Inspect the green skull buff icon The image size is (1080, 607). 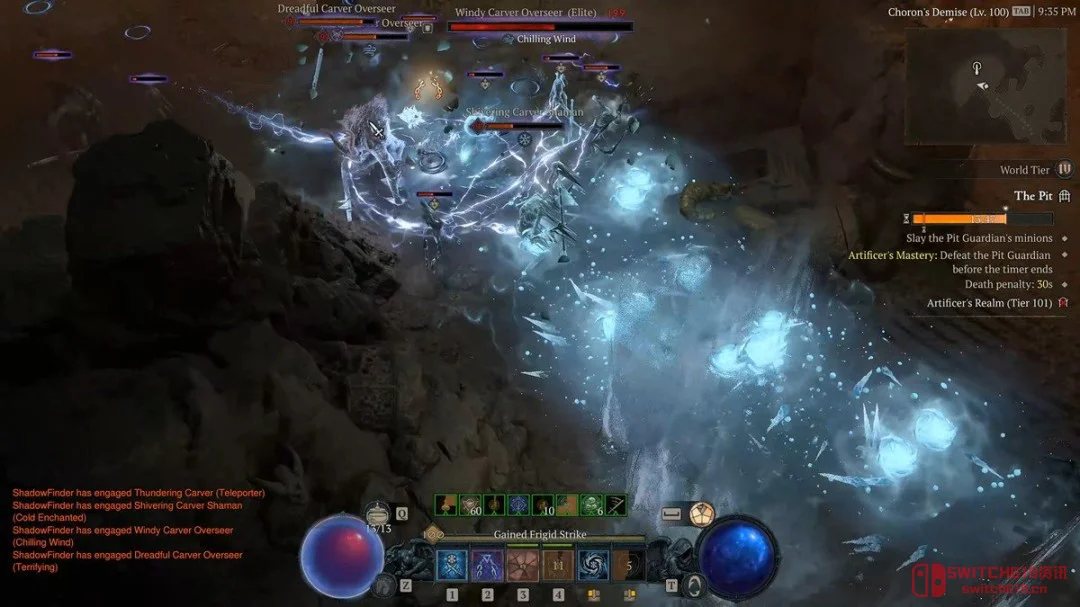[591, 506]
